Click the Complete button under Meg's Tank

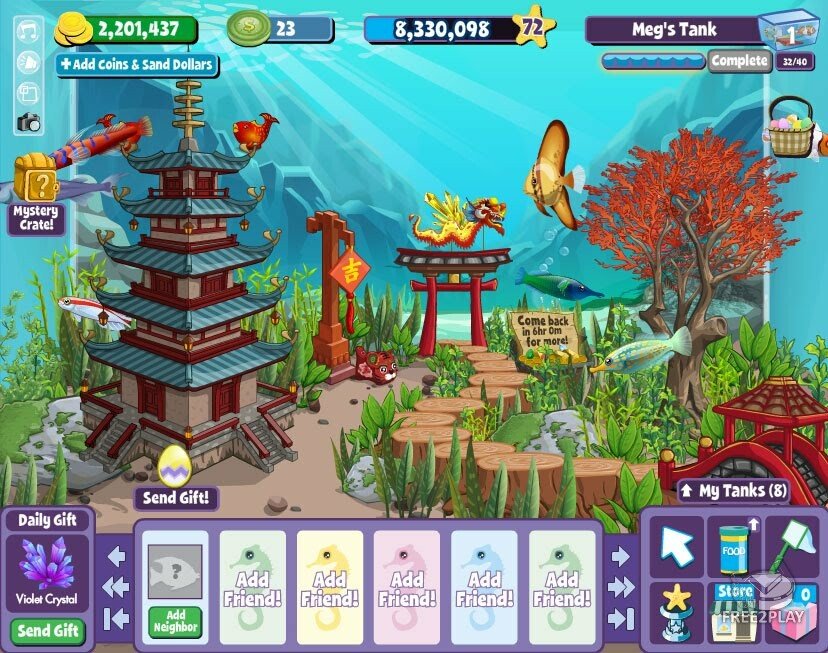tap(739, 61)
